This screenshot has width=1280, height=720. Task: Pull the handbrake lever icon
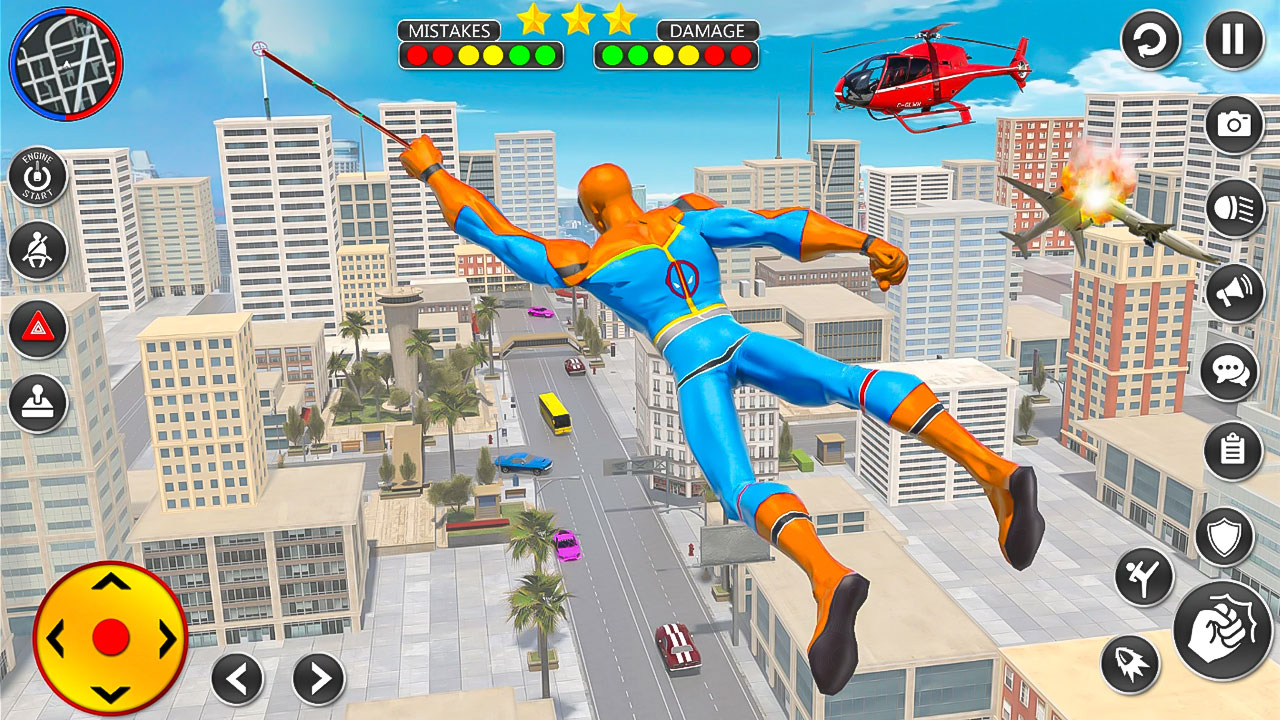point(37,403)
